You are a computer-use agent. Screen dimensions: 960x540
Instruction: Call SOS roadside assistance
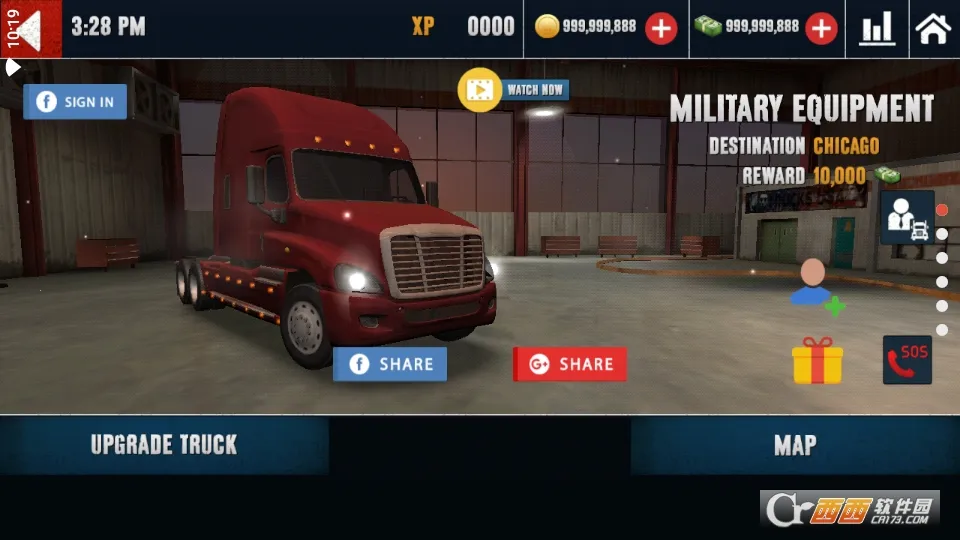pyautogui.click(x=907, y=360)
